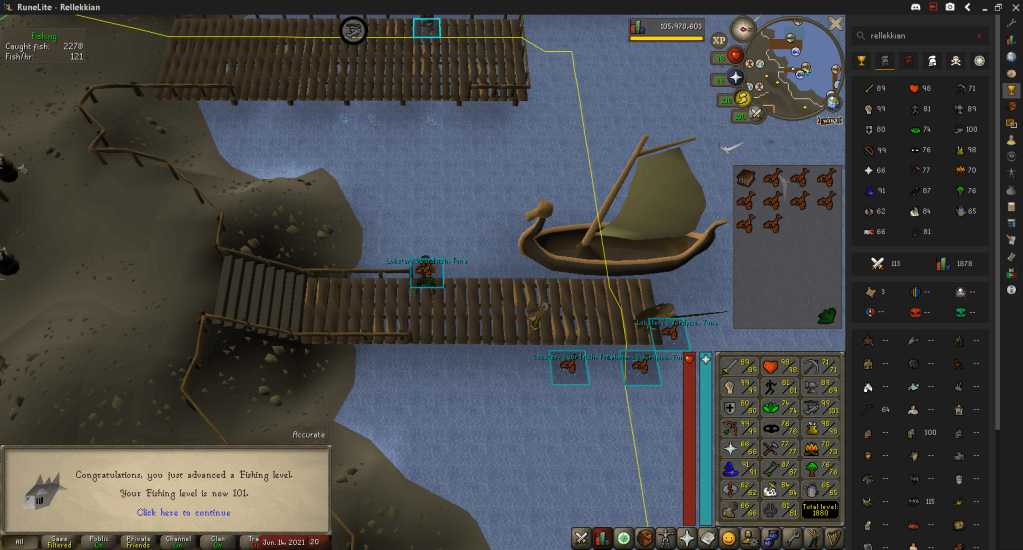Open the Game chat filter tab
This screenshot has width=1023, height=550.
coord(59,541)
